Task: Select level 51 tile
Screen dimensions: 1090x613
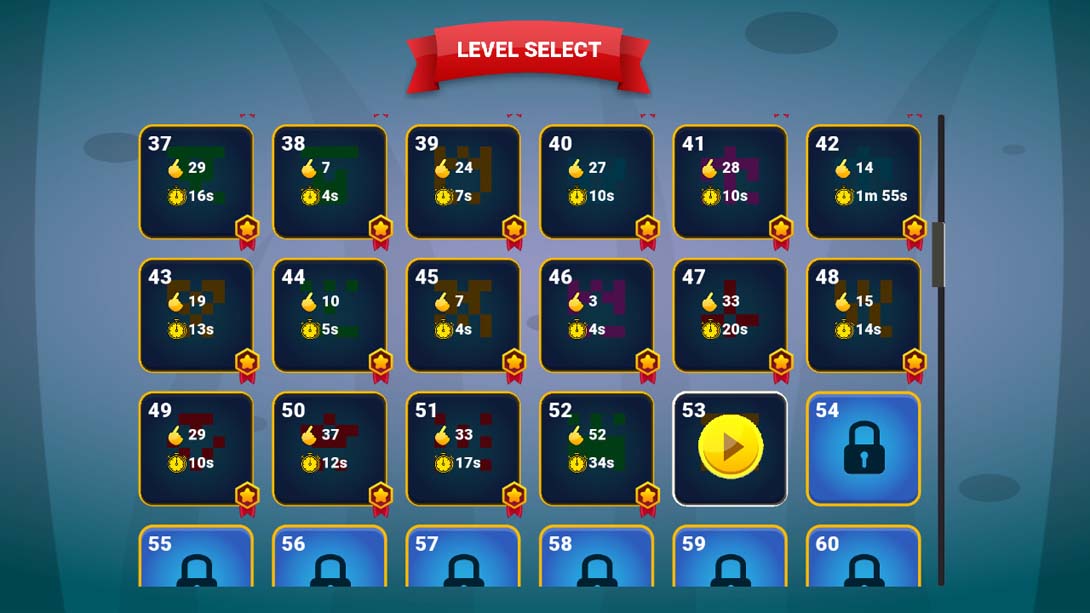Action: coord(463,449)
